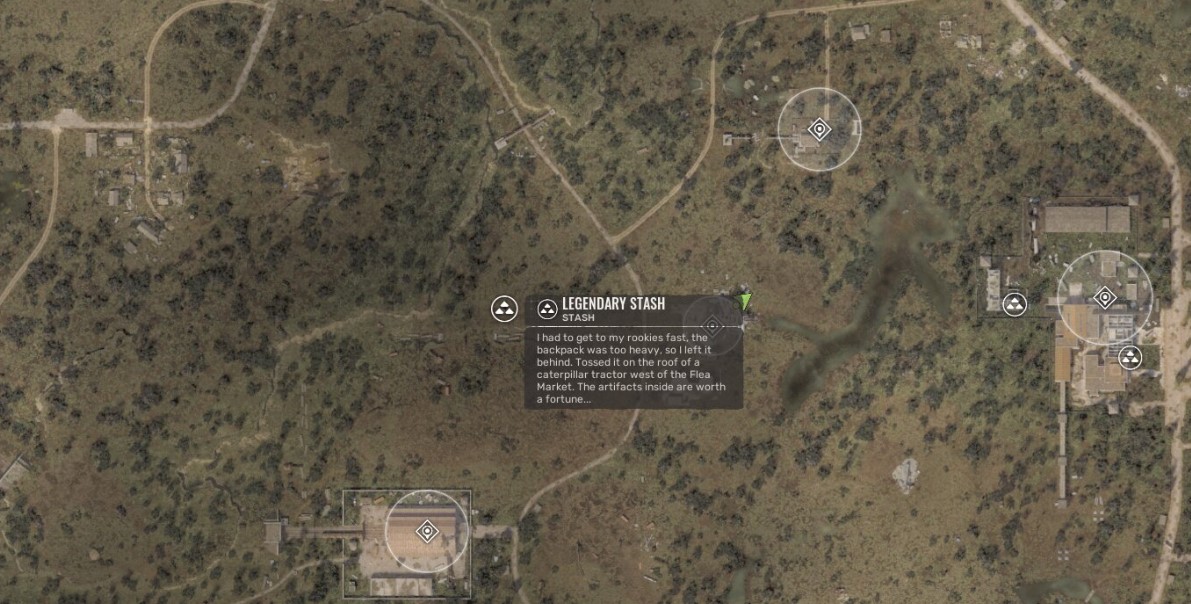Image resolution: width=1191 pixels, height=604 pixels.
Task: Select the stash marker beside the Legendary Stash tooltip
Action: (504, 308)
